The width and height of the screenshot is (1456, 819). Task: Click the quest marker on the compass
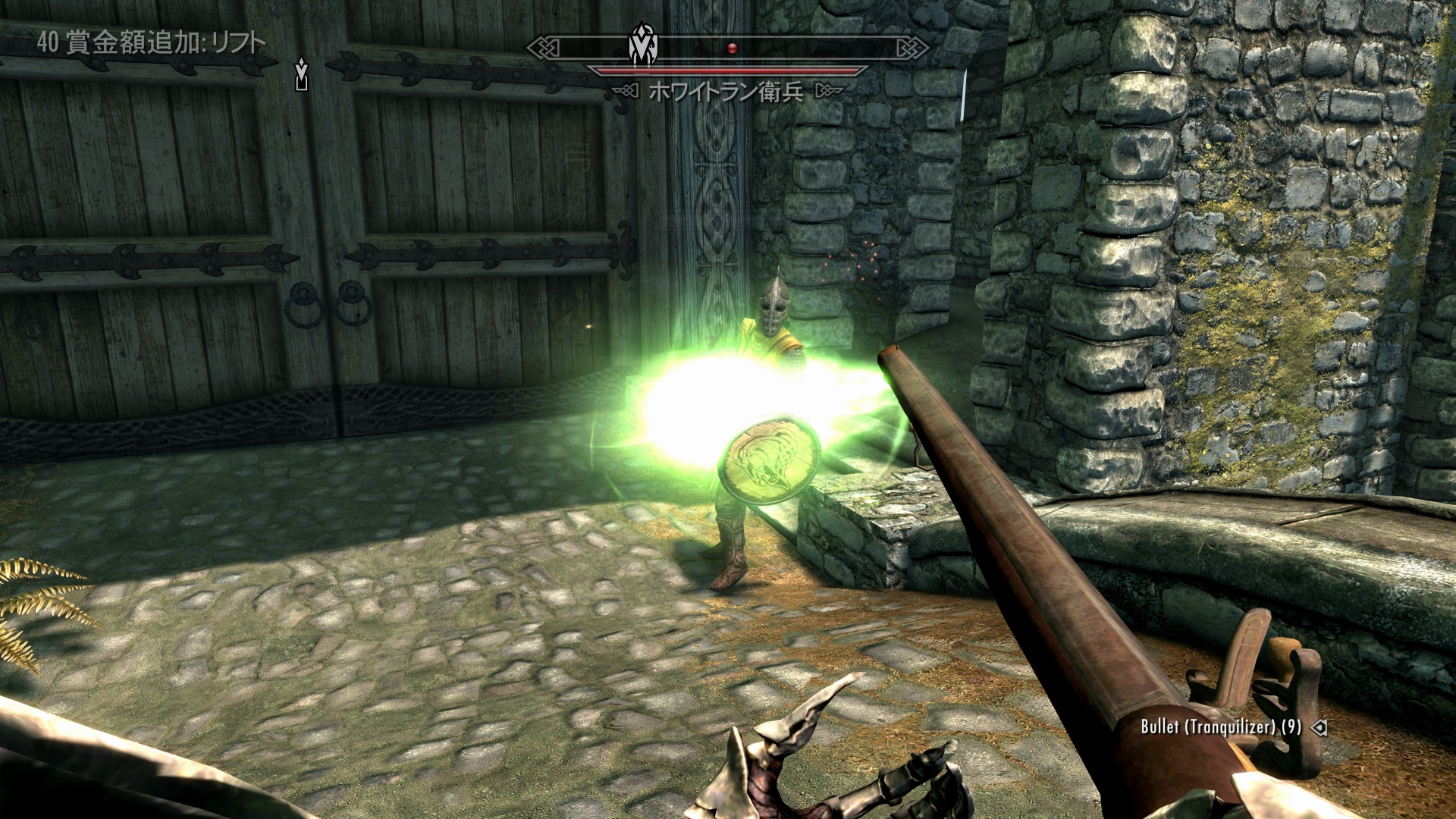coord(643,47)
